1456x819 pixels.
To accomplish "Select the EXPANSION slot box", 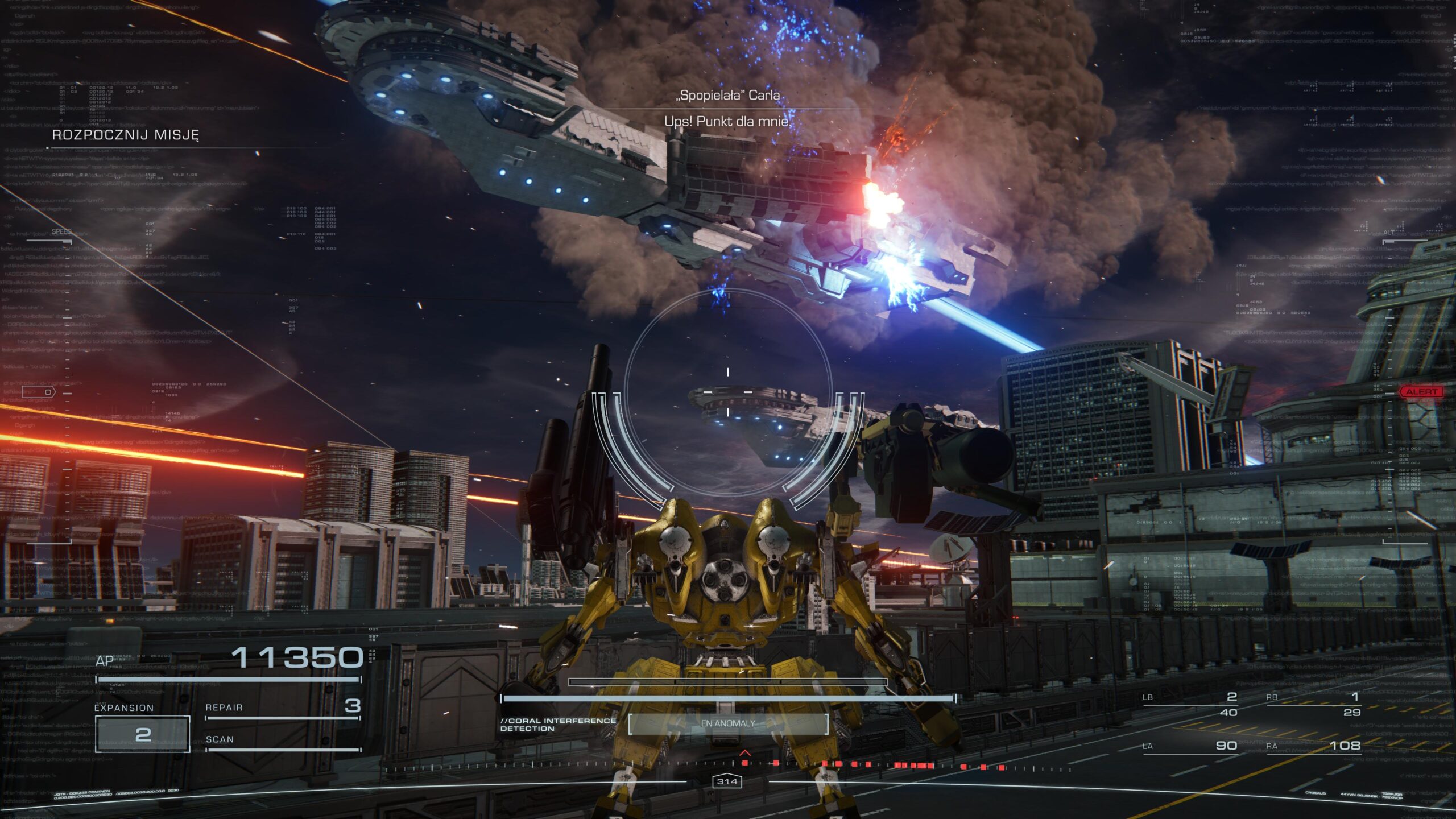I will tap(142, 734).
